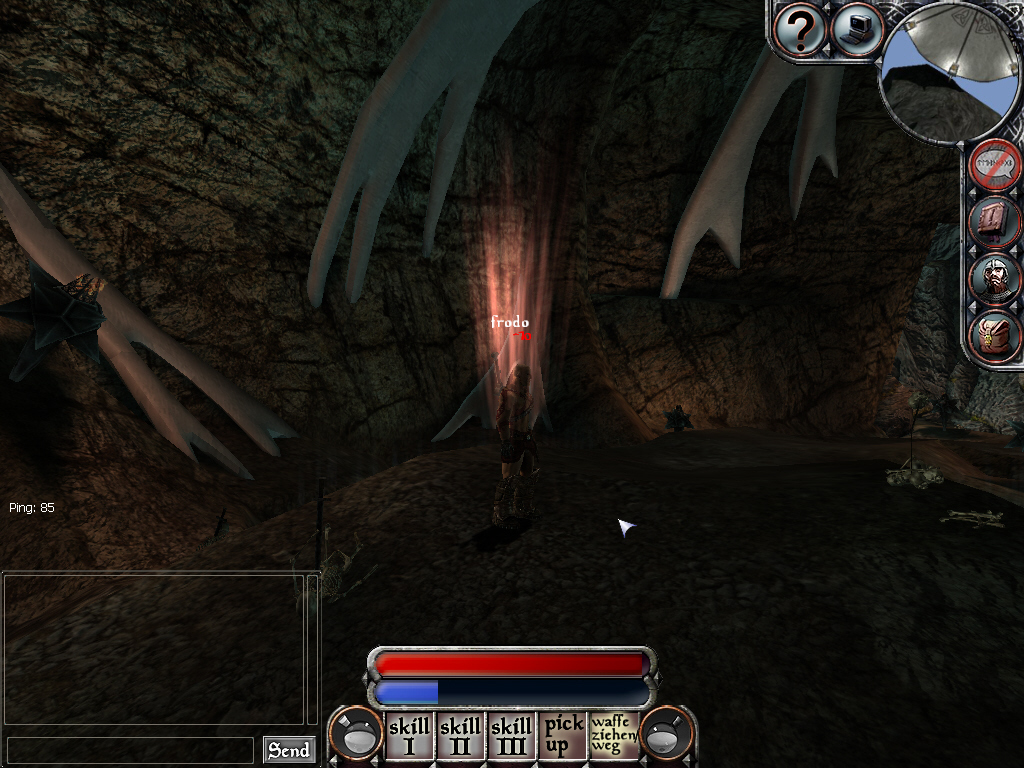
Task: Open the question mark help button
Action: pos(800,30)
